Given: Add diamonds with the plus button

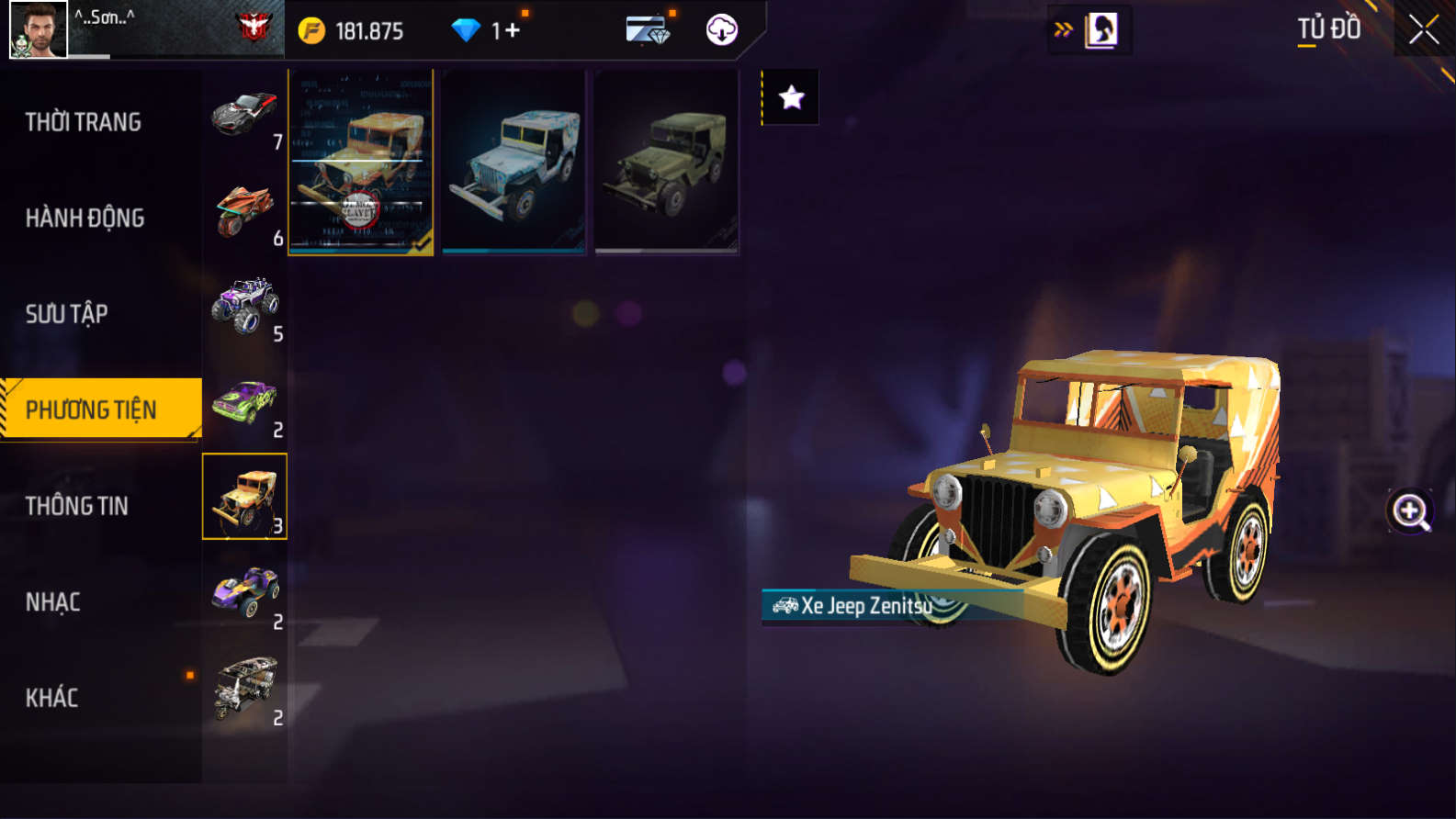Looking at the screenshot, I should coord(512,31).
